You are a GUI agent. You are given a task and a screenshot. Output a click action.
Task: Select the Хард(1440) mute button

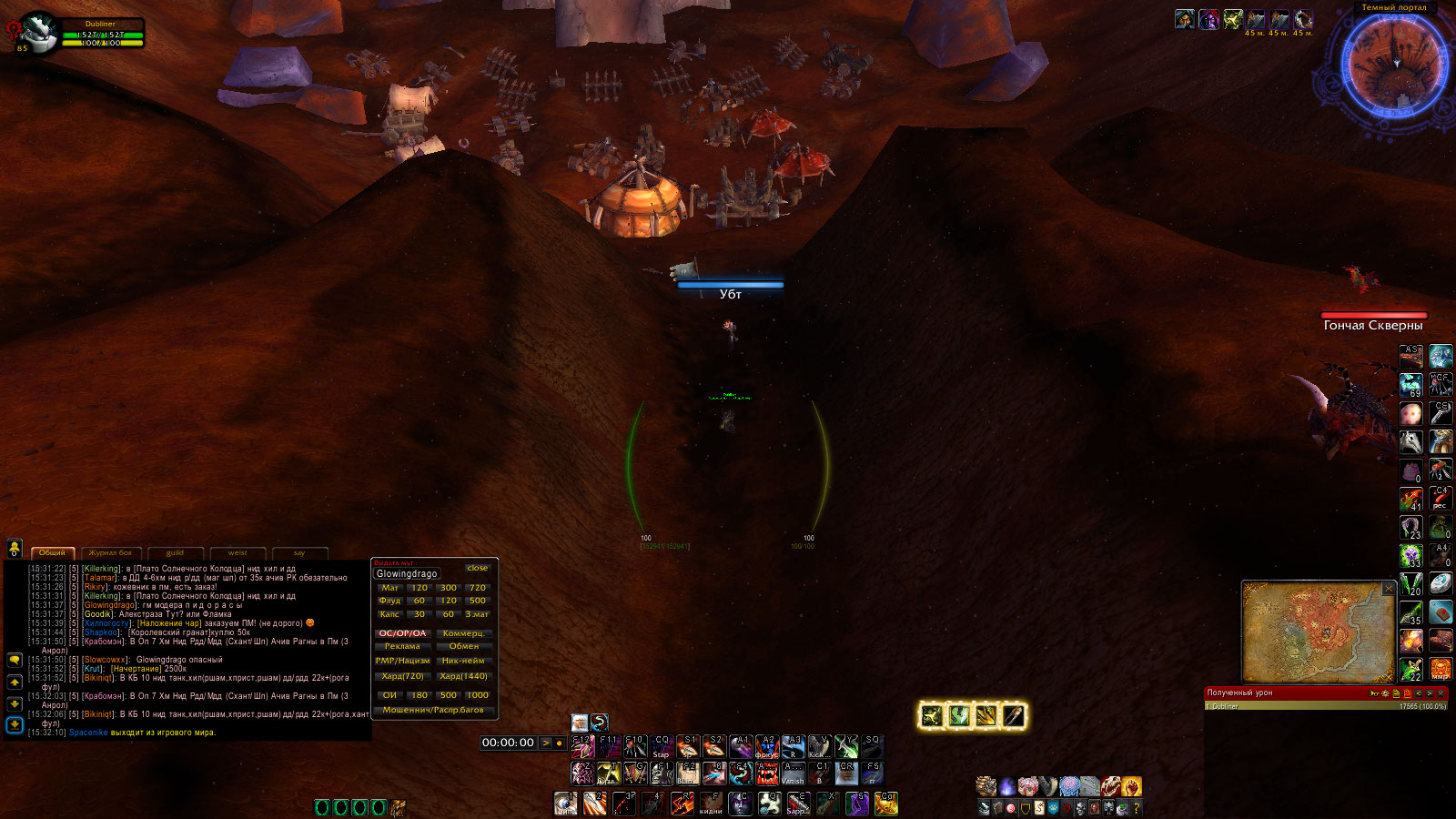464,676
